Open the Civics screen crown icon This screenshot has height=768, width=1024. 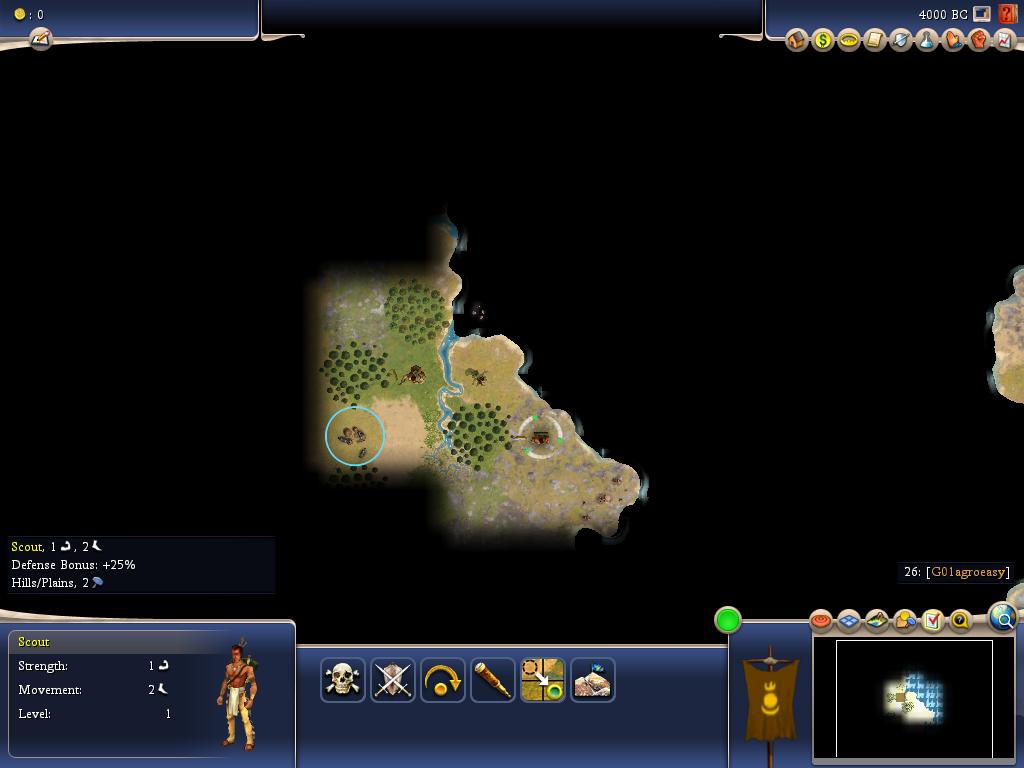(x=848, y=40)
